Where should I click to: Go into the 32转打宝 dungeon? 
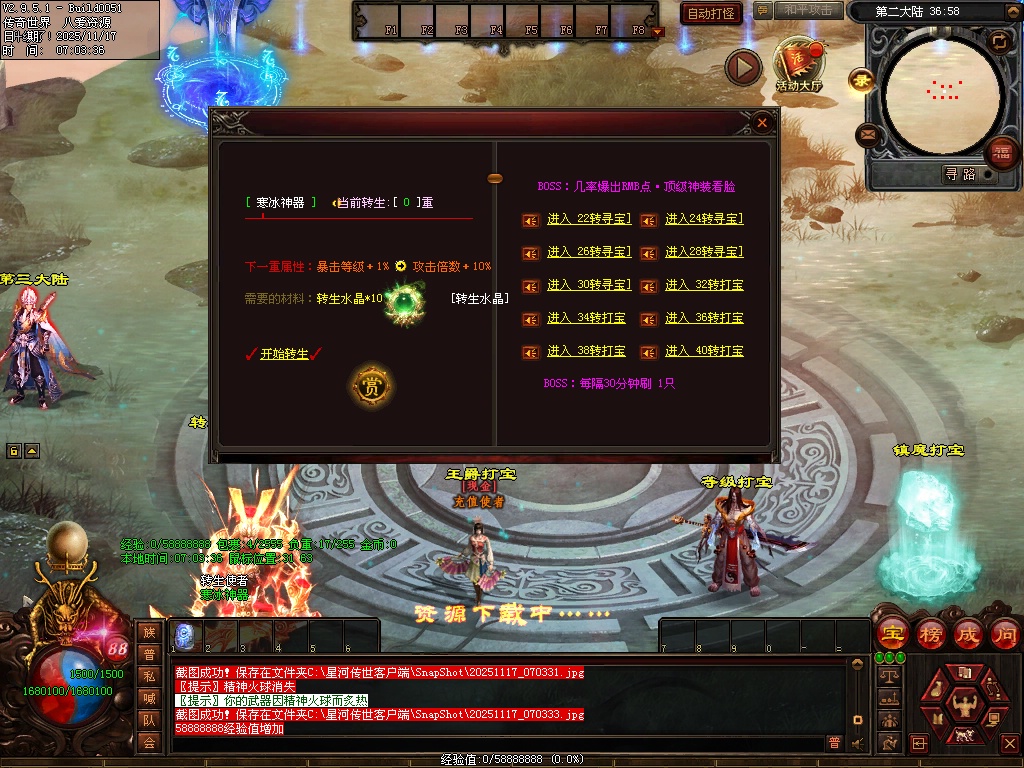point(704,285)
